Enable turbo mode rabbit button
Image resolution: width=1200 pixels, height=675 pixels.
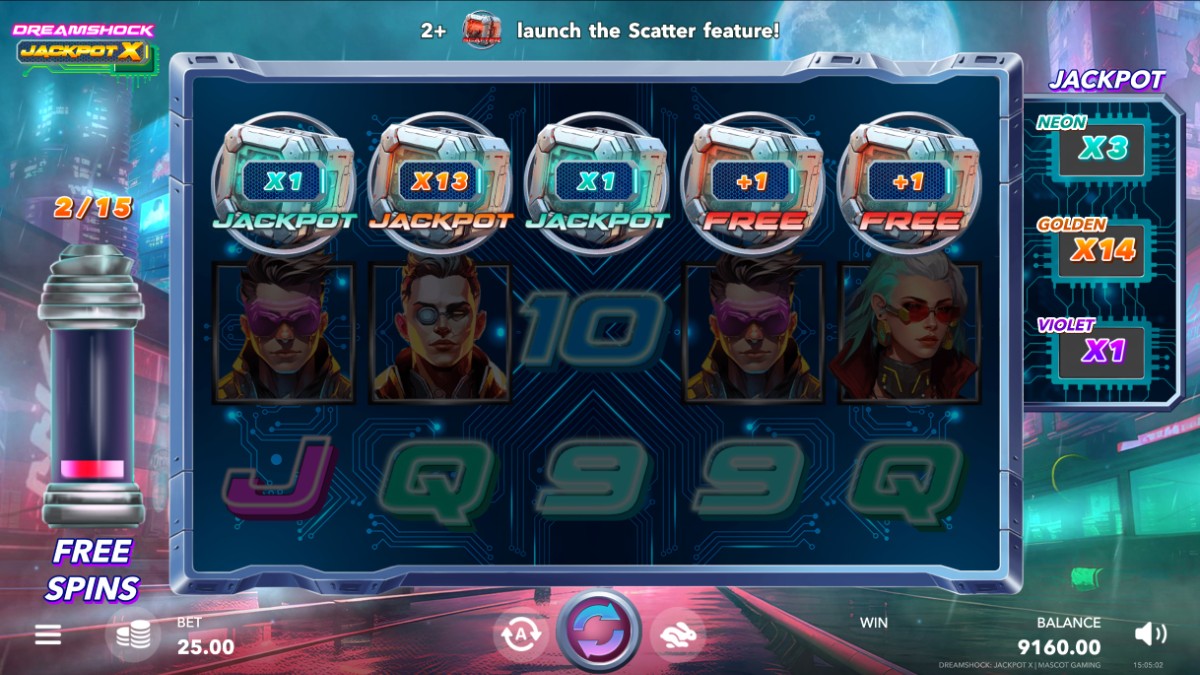click(677, 635)
